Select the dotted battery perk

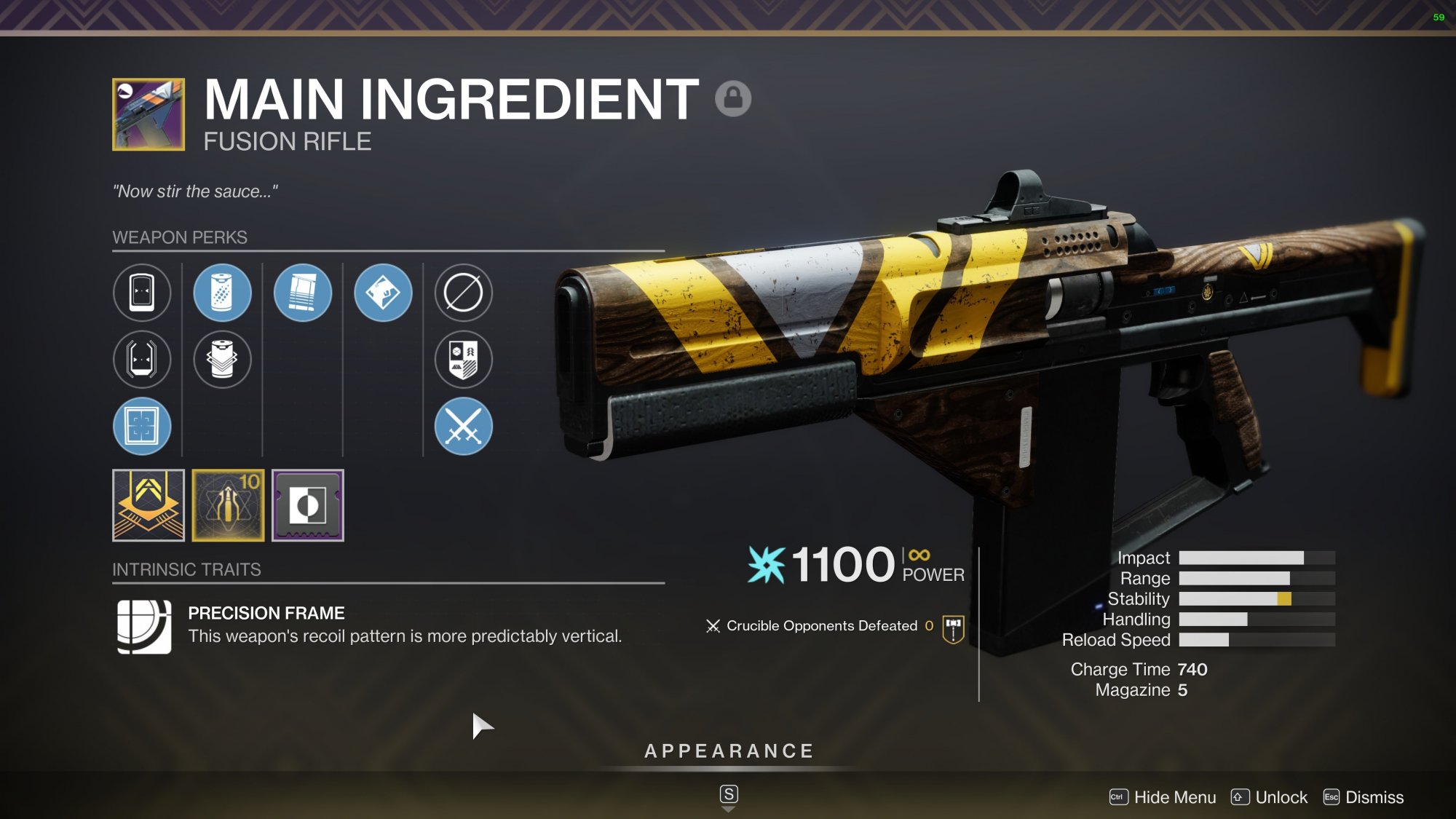pos(222,293)
